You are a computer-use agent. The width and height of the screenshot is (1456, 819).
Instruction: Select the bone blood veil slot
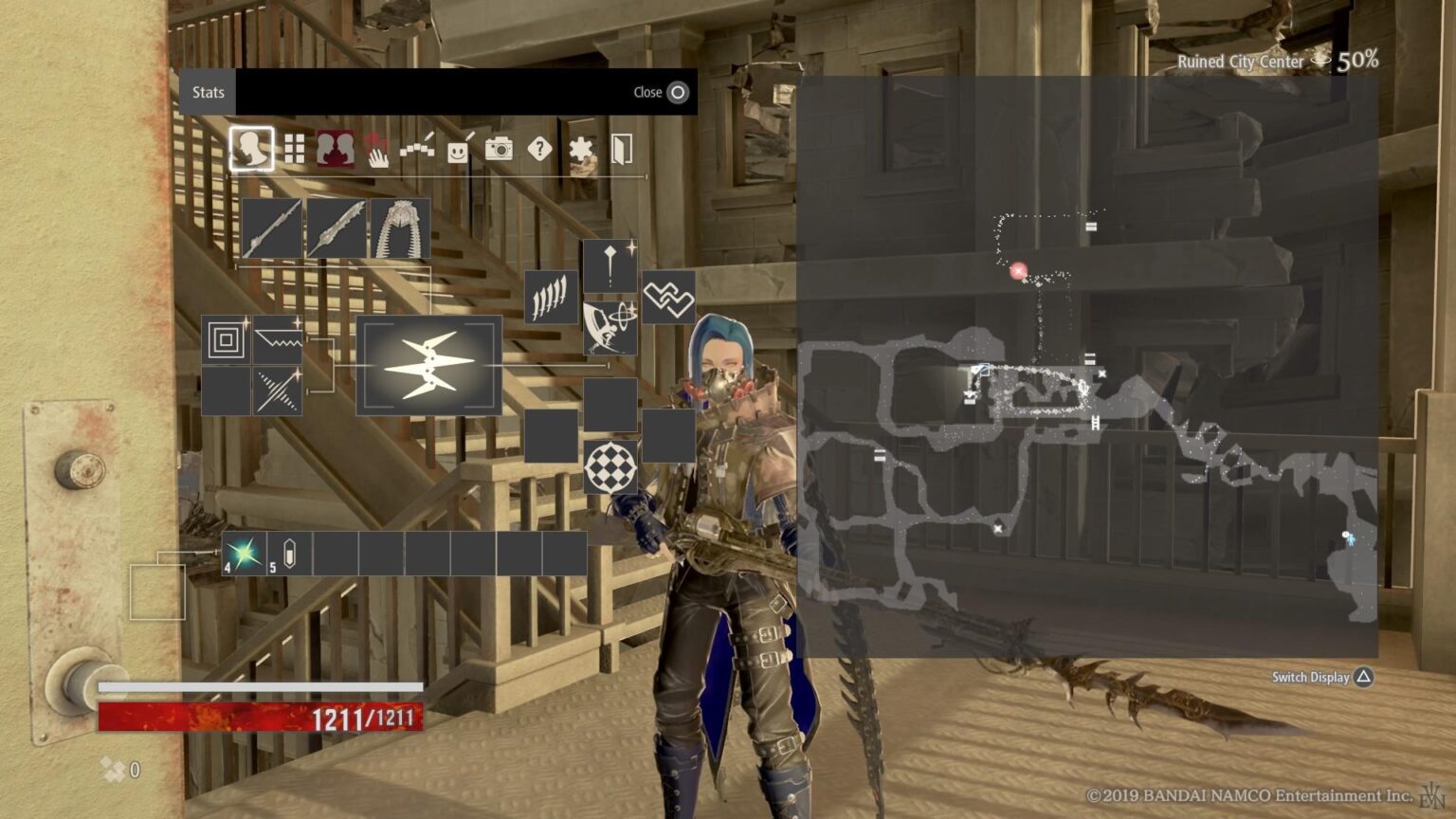(x=400, y=228)
